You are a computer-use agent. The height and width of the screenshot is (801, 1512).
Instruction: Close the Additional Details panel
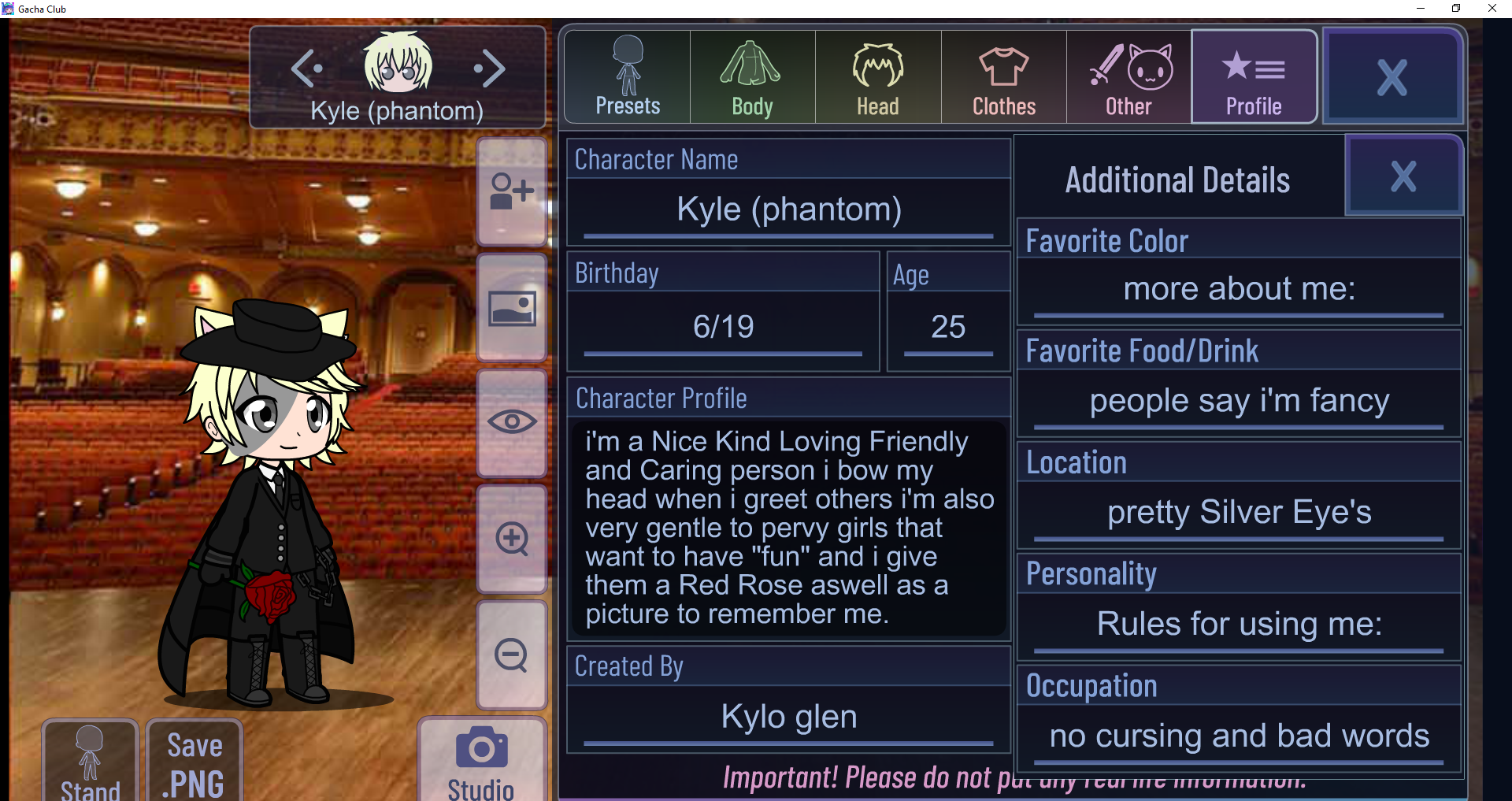coord(1403,176)
